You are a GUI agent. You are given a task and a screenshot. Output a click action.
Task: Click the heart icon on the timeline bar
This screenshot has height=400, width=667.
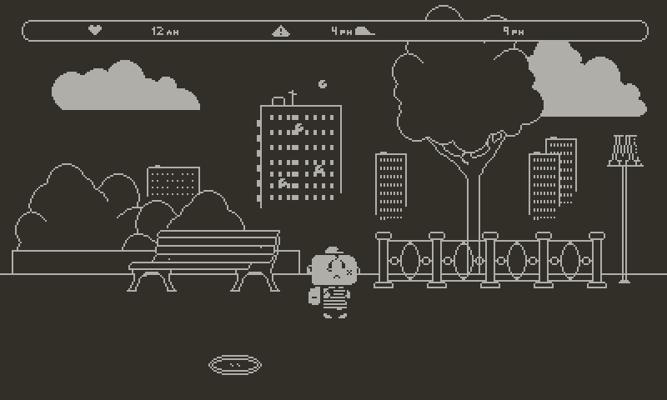tap(95, 31)
